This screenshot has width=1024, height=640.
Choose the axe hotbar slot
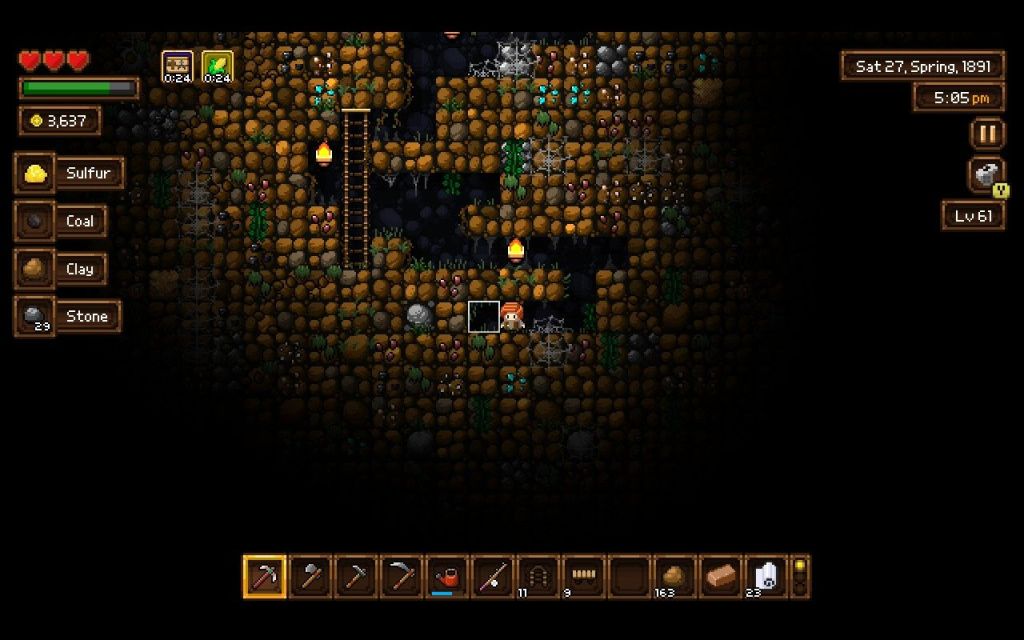(x=311, y=577)
